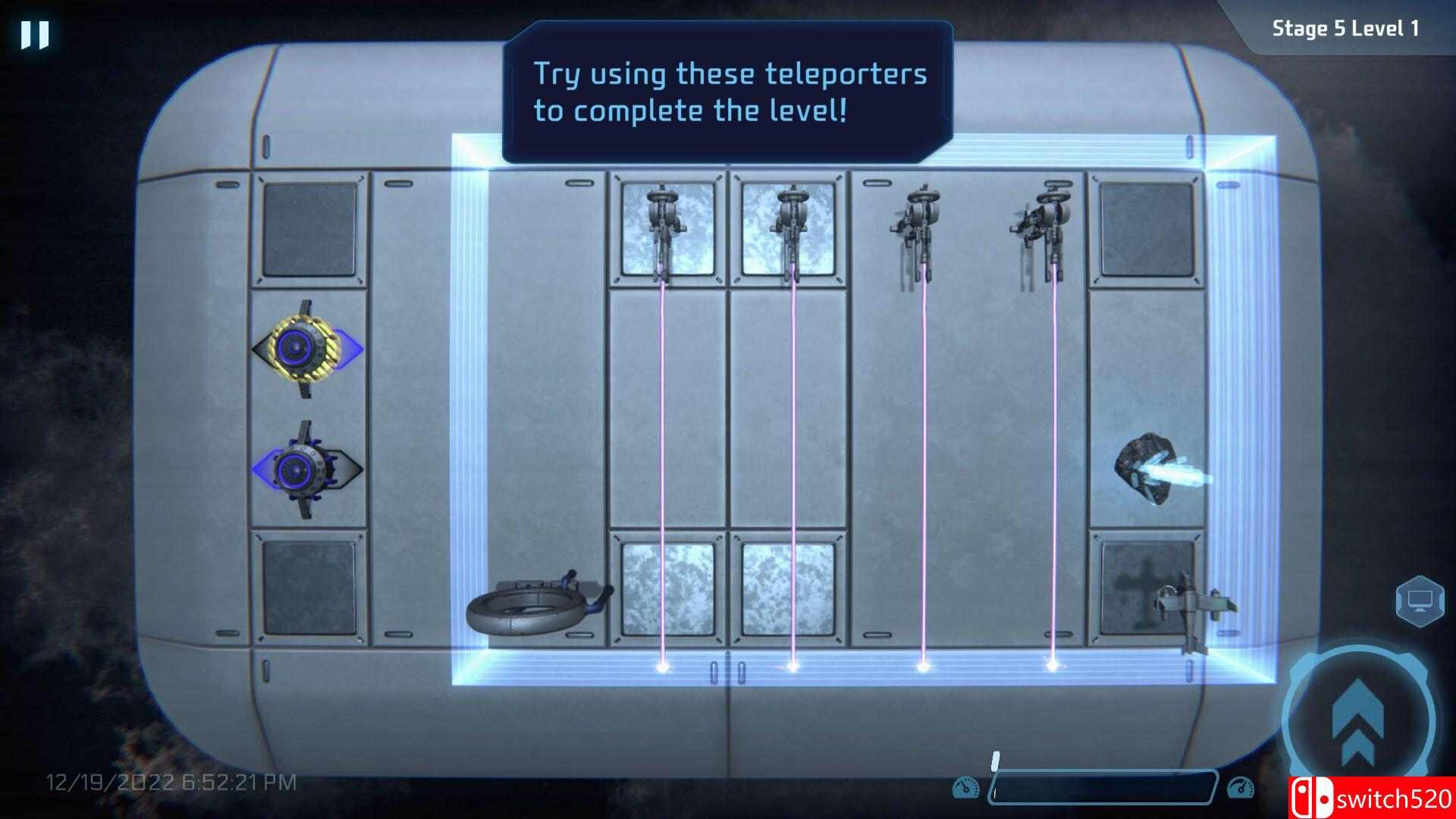Select the slow speedometer gauge icon
This screenshot has width=1456, height=819.
966,787
